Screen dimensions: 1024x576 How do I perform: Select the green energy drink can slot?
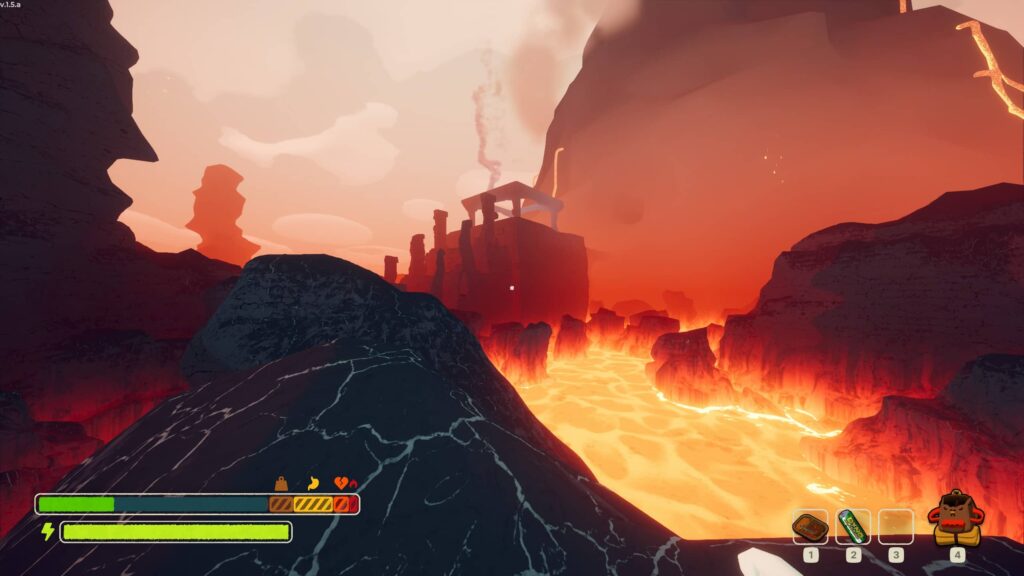[853, 526]
